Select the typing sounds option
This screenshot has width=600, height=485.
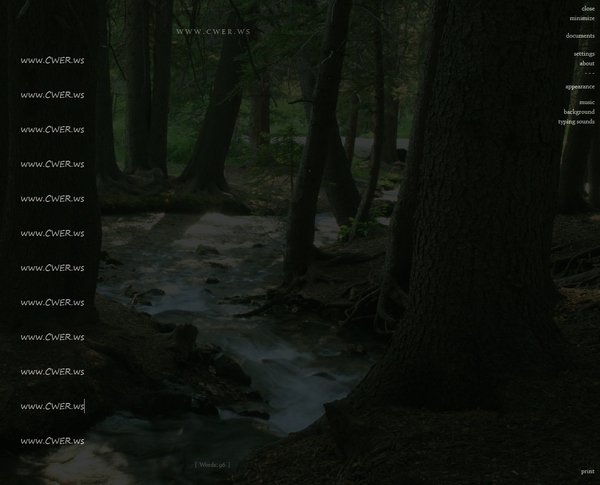[x=576, y=122]
